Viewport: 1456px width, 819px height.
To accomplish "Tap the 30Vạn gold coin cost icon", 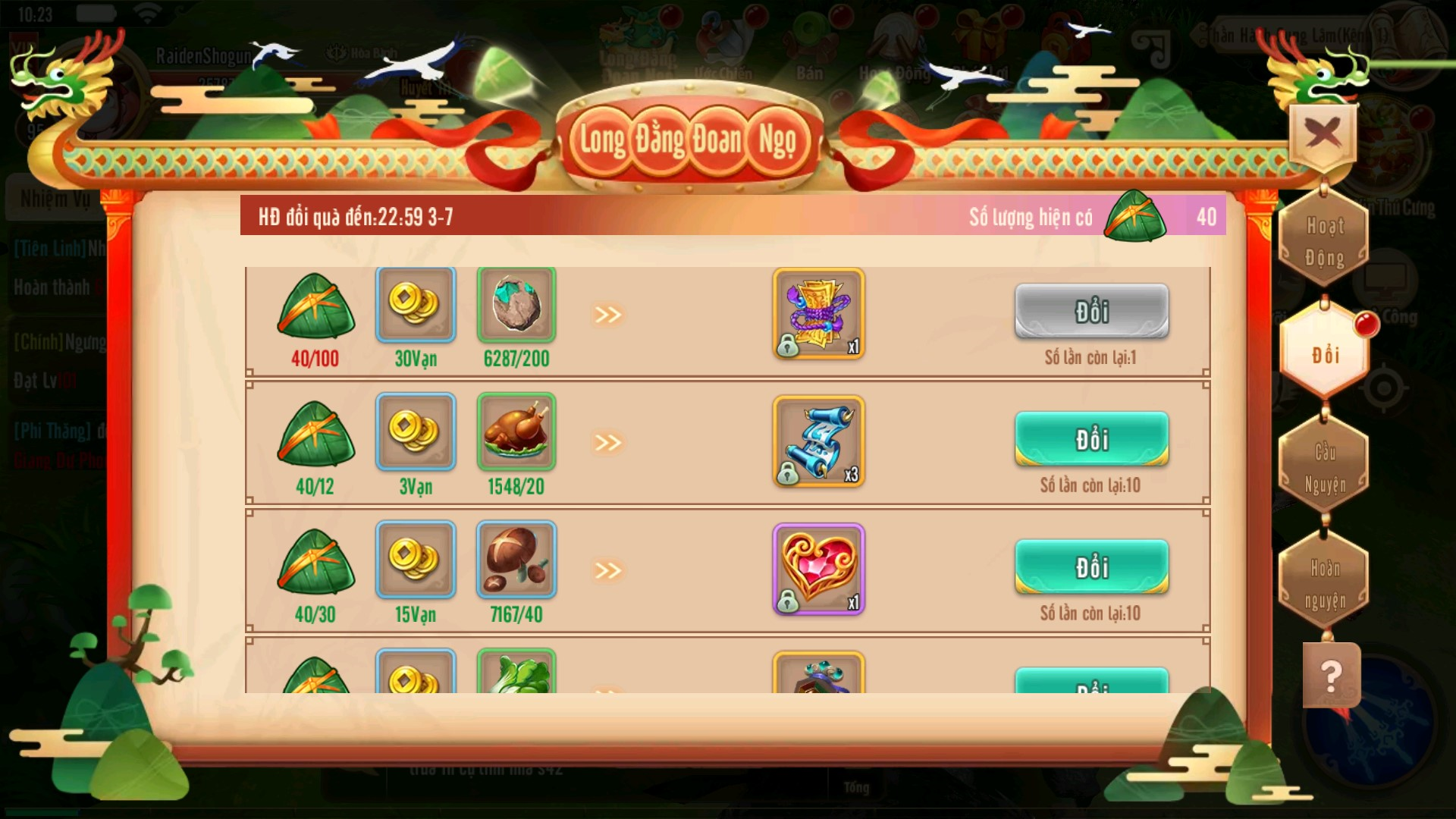I will 416,305.
